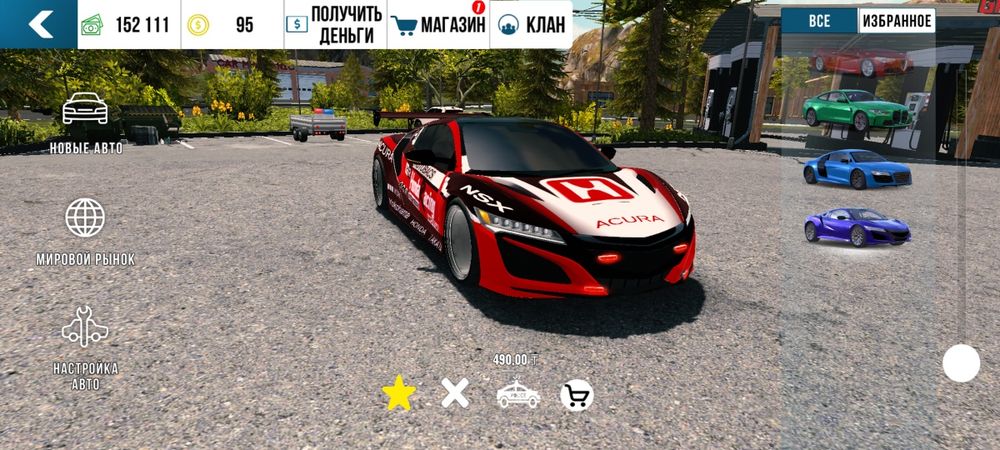Open Настройка Авто tuning menu
Image resolution: width=1000 pixels, height=450 pixels.
pyautogui.click(x=85, y=346)
